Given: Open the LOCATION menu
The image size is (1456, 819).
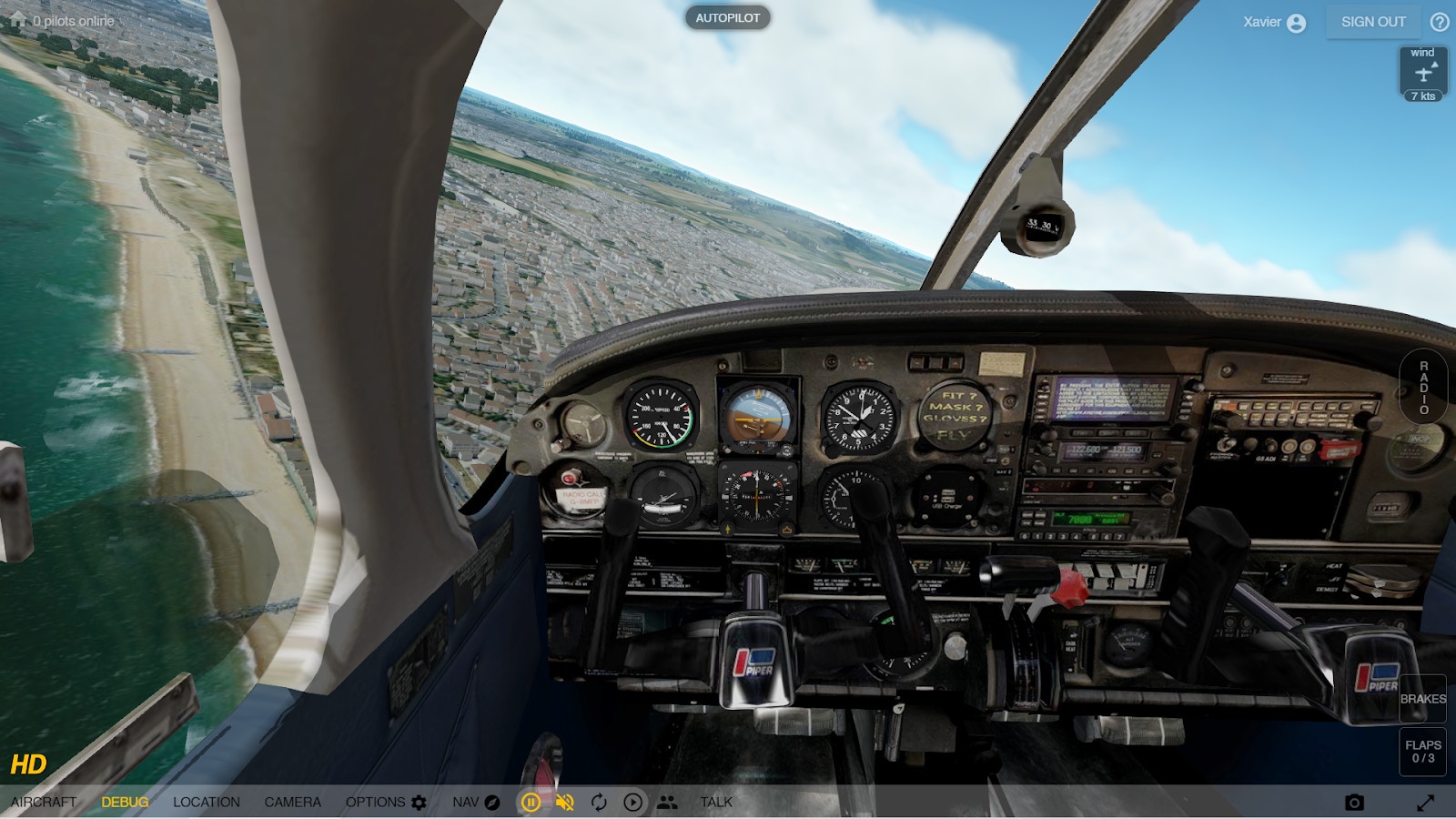Looking at the screenshot, I should coord(207,802).
